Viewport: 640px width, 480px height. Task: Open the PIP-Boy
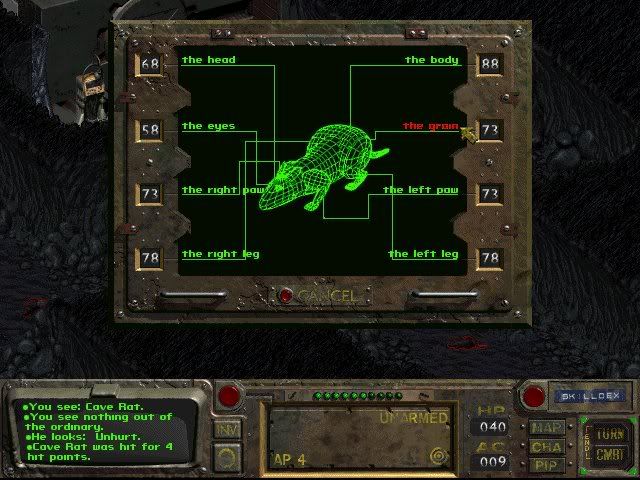click(546, 464)
